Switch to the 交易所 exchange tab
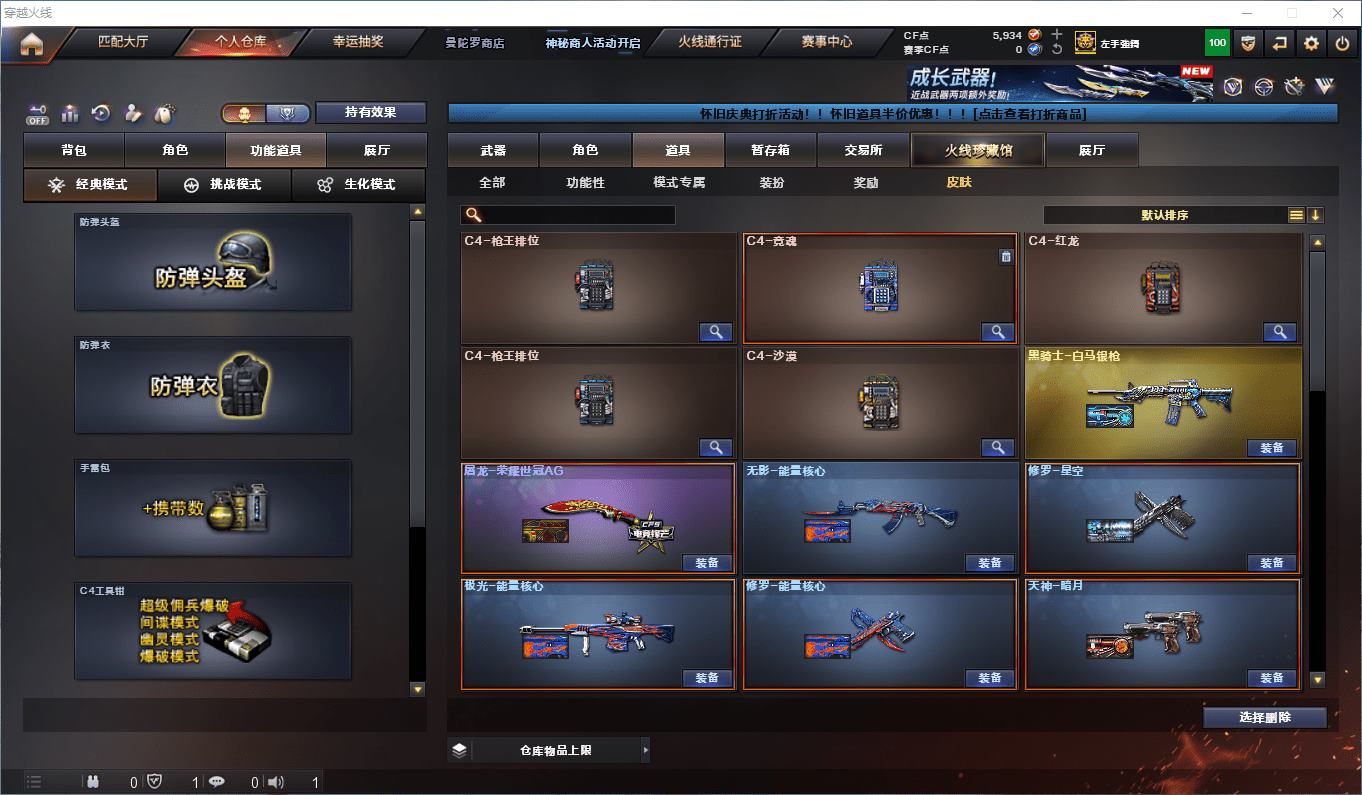1362x795 pixels. point(863,150)
